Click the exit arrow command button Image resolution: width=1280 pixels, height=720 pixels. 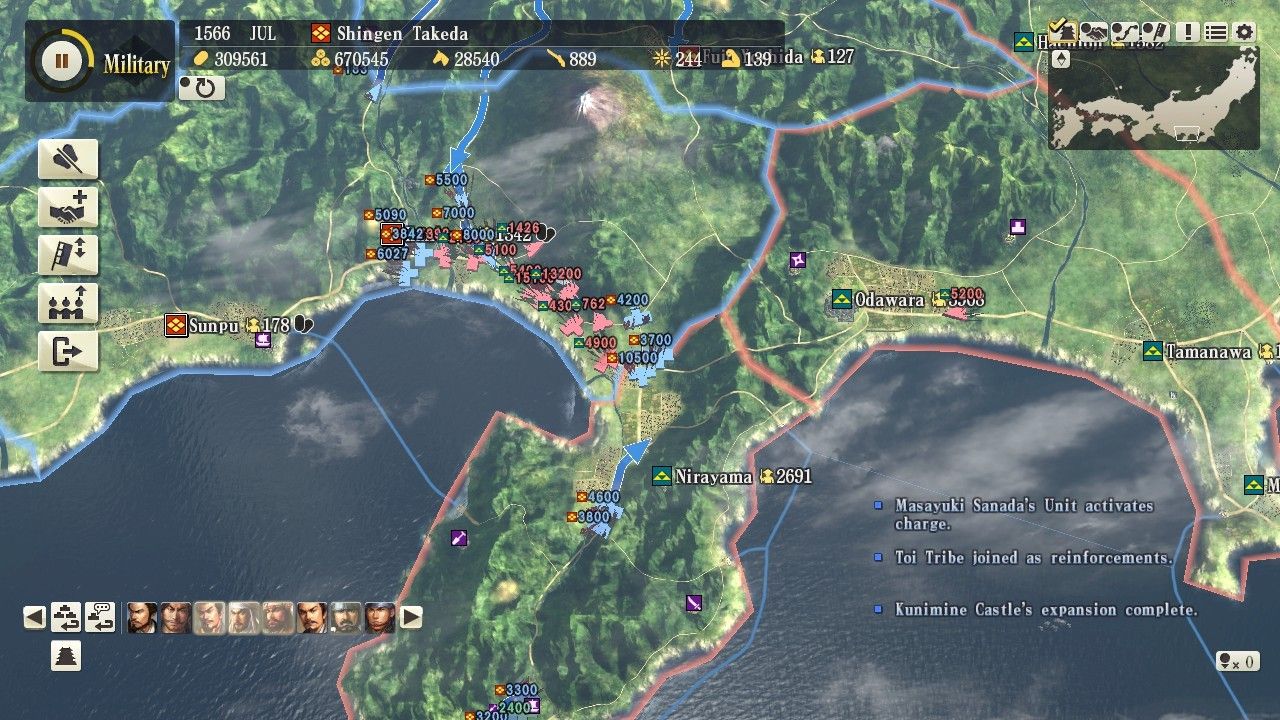(x=68, y=351)
